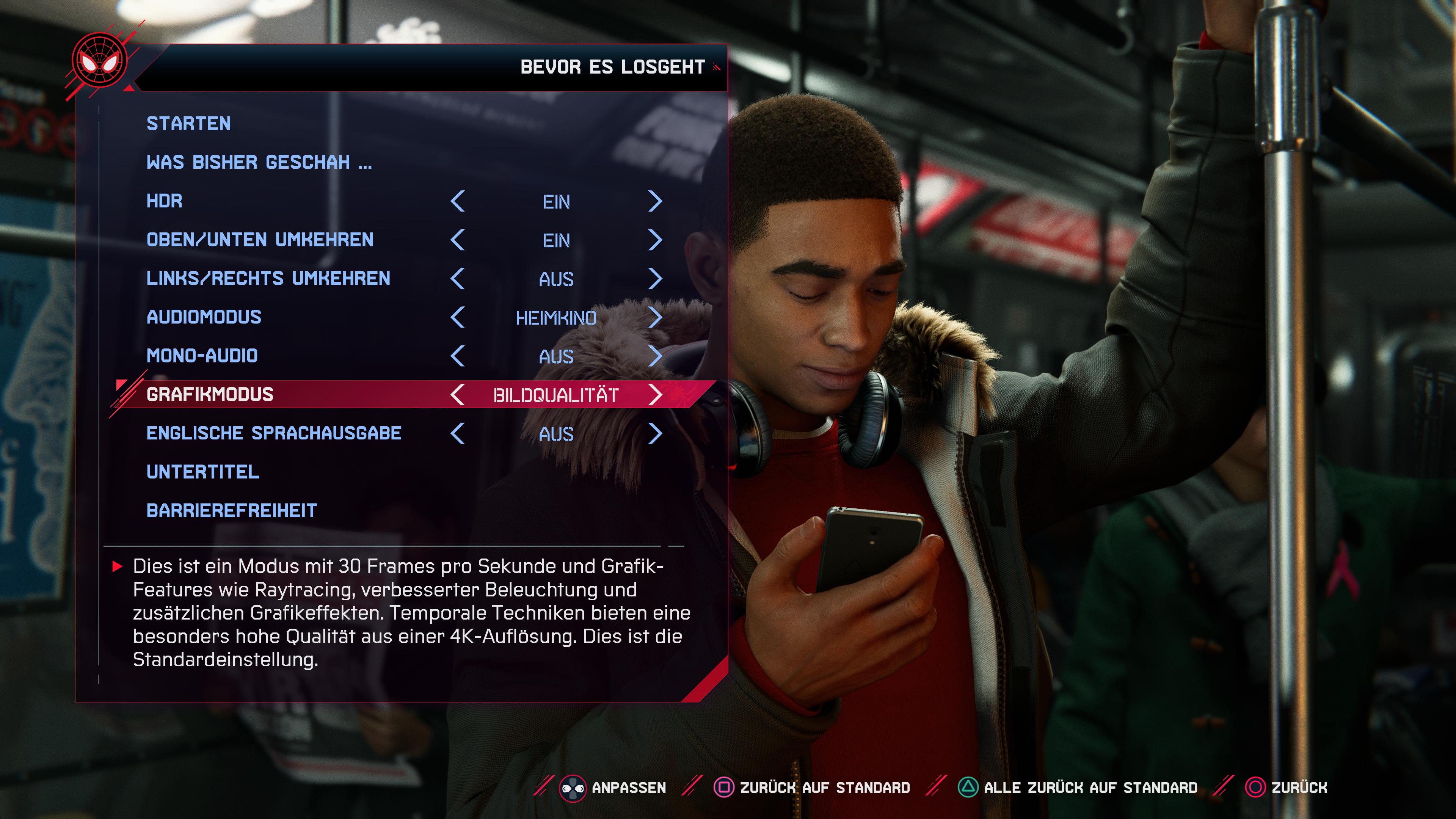Click the left arrow for HDR

coord(458,201)
